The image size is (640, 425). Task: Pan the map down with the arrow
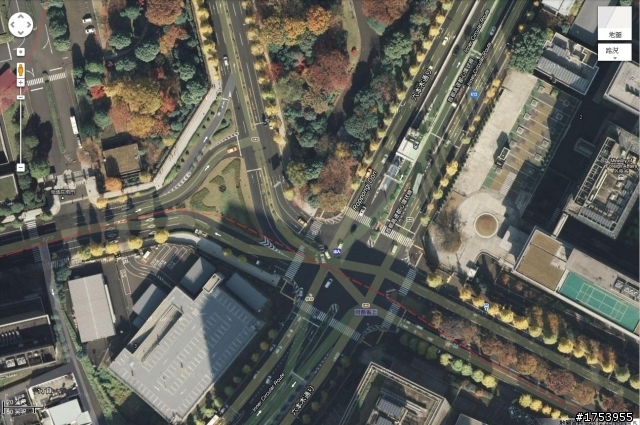tap(21, 34)
